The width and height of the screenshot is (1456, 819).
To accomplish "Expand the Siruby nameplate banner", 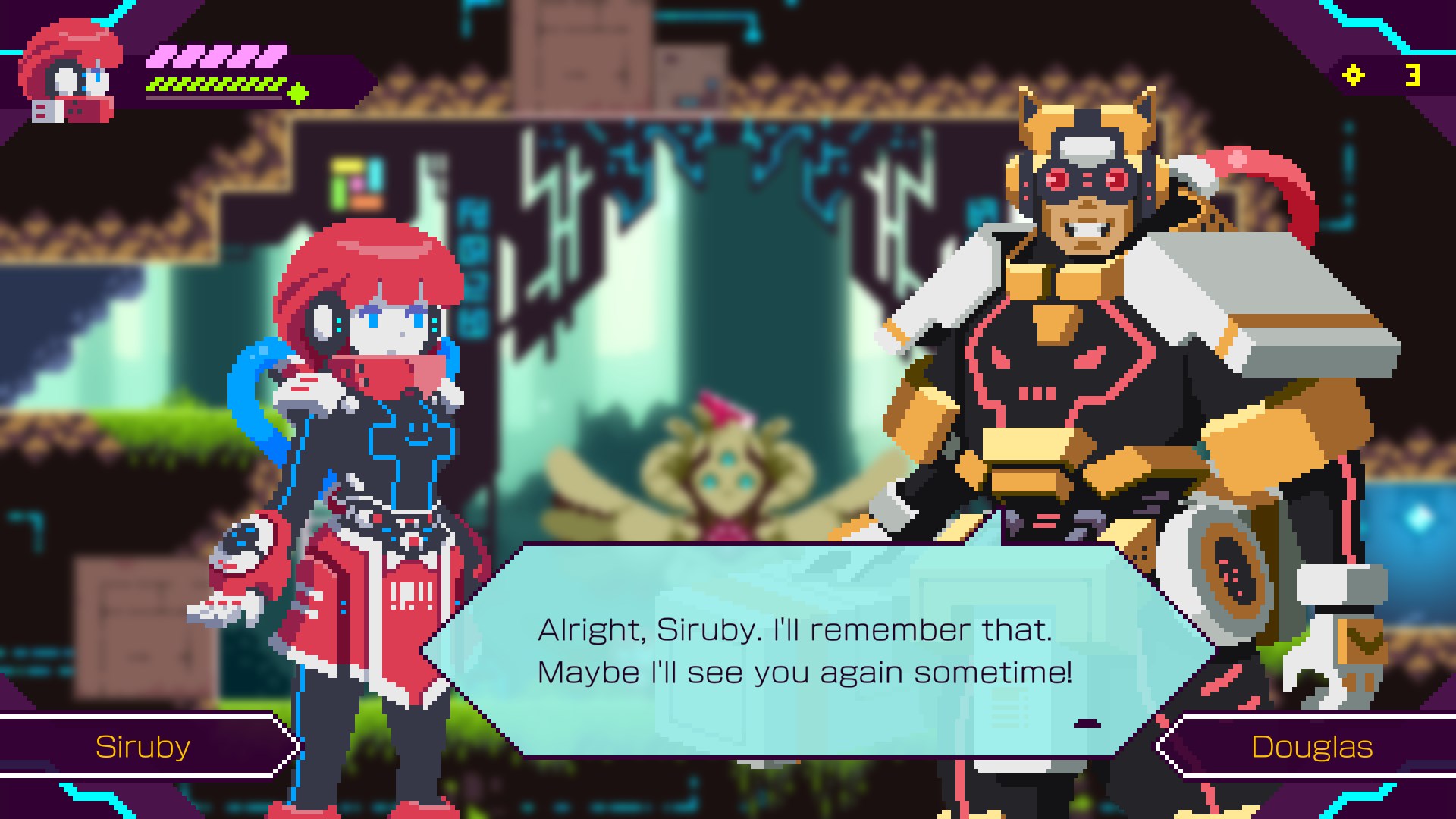I will 143,746.
